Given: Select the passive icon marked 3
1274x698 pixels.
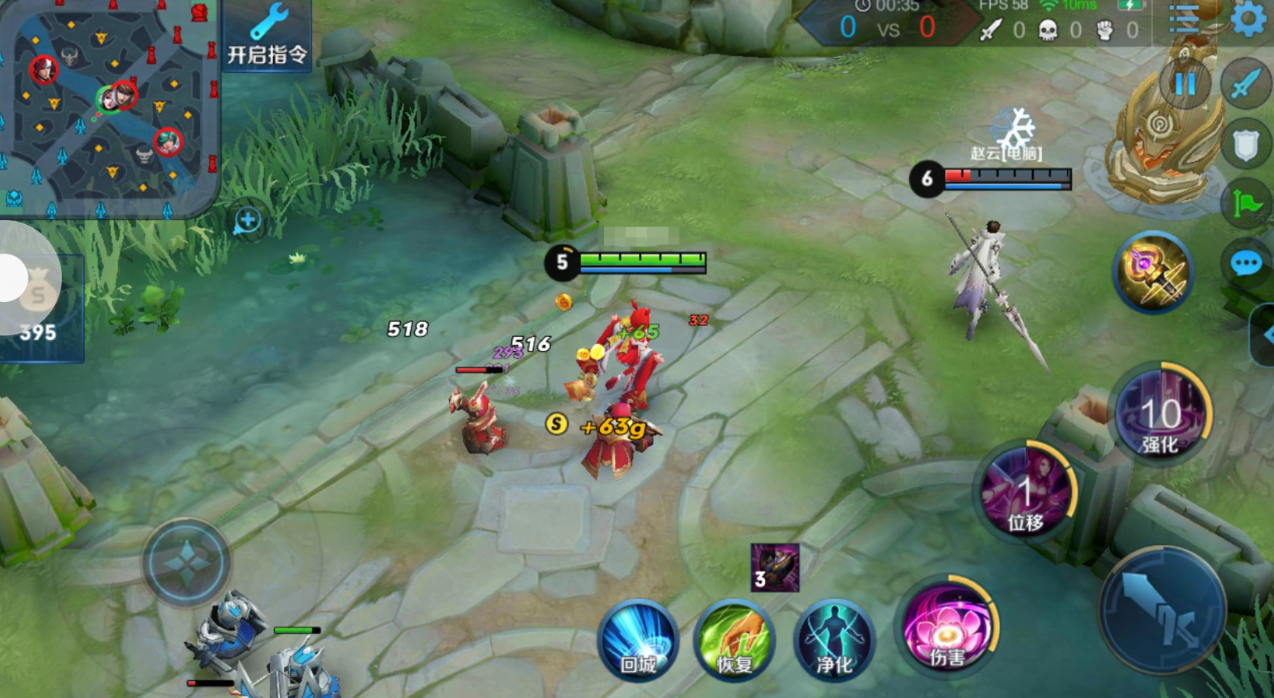Looking at the screenshot, I should pyautogui.click(x=775, y=567).
